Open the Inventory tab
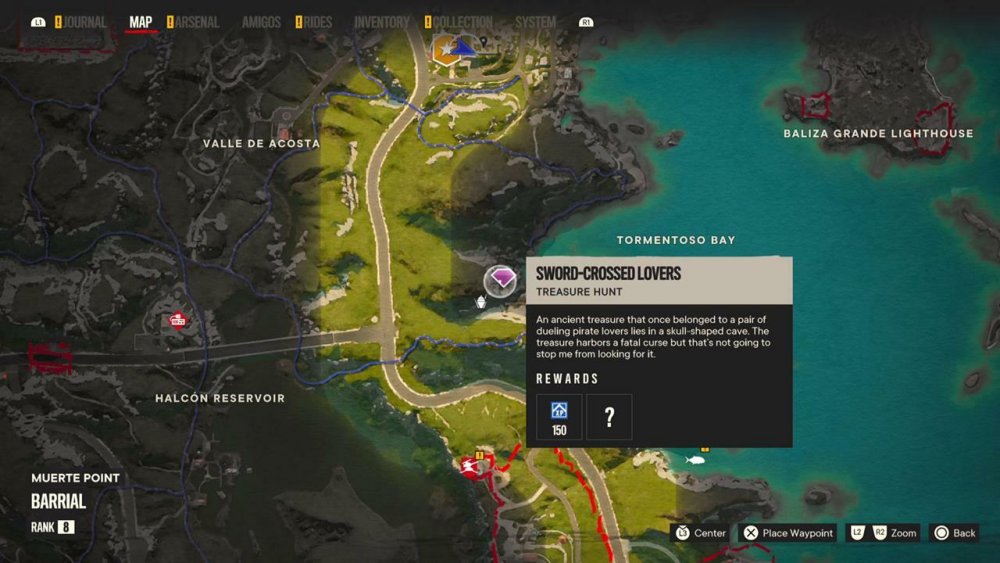This screenshot has height=563, width=1000. 381,22
